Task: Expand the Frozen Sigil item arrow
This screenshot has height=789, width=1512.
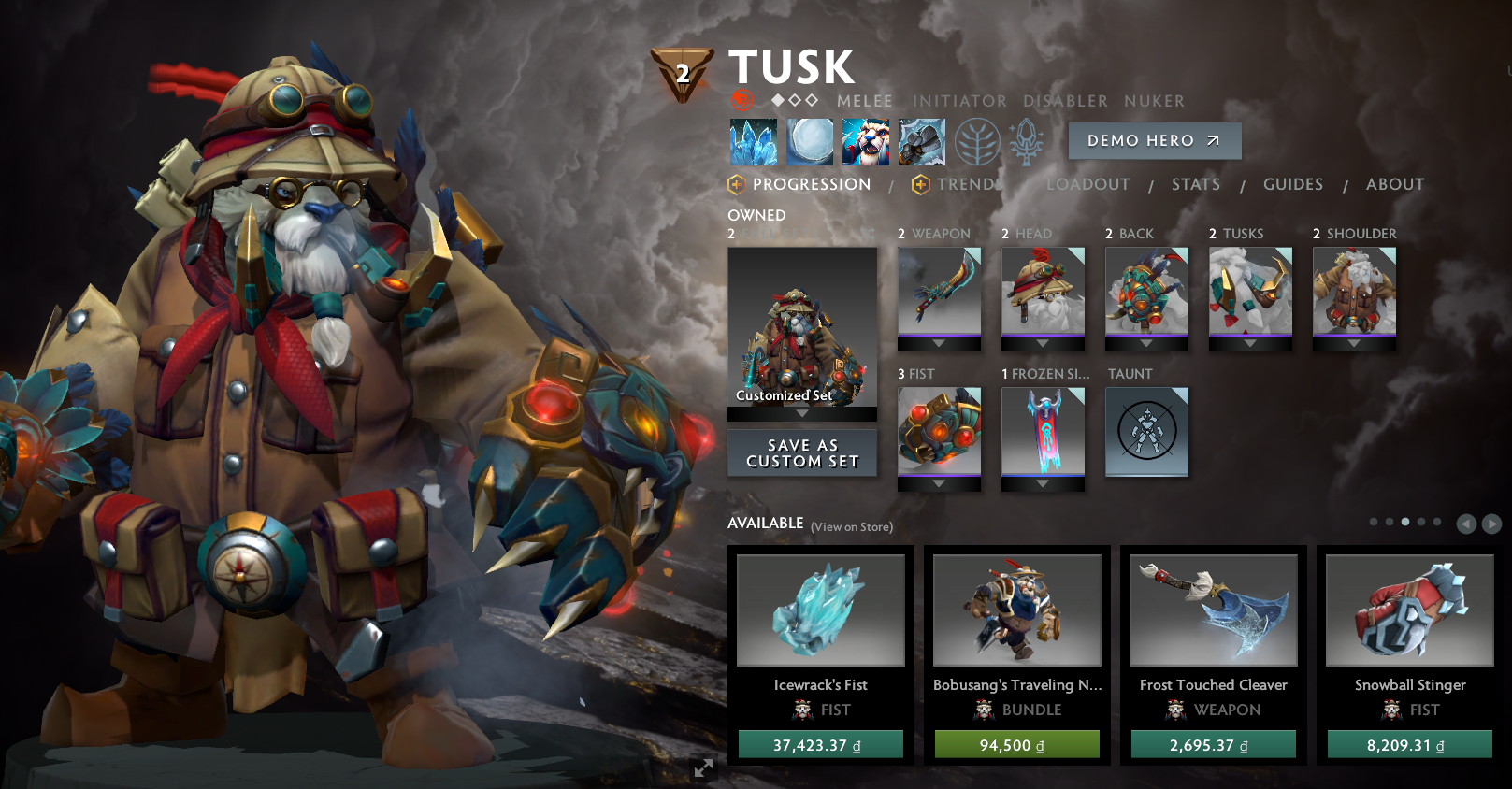Action: tap(1043, 484)
